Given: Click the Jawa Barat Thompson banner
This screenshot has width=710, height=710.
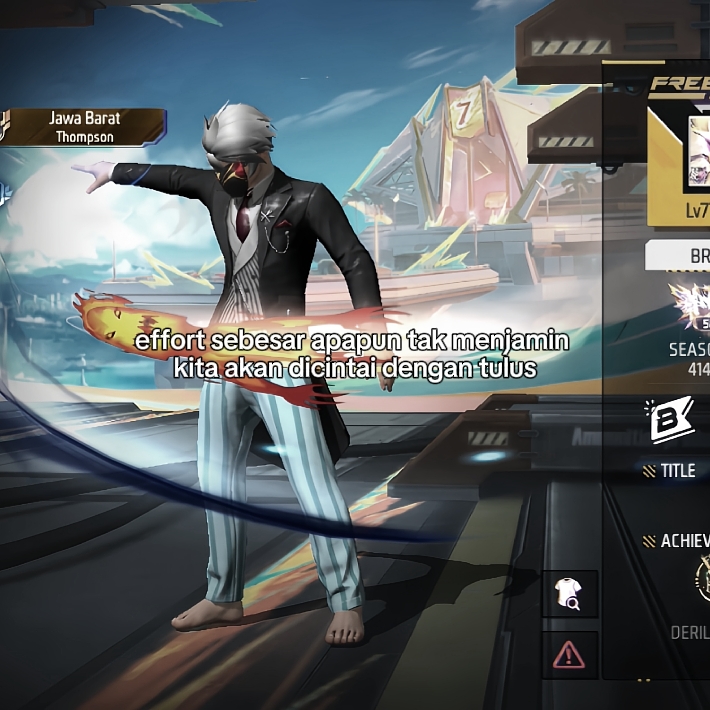Looking at the screenshot, I should click(83, 127).
